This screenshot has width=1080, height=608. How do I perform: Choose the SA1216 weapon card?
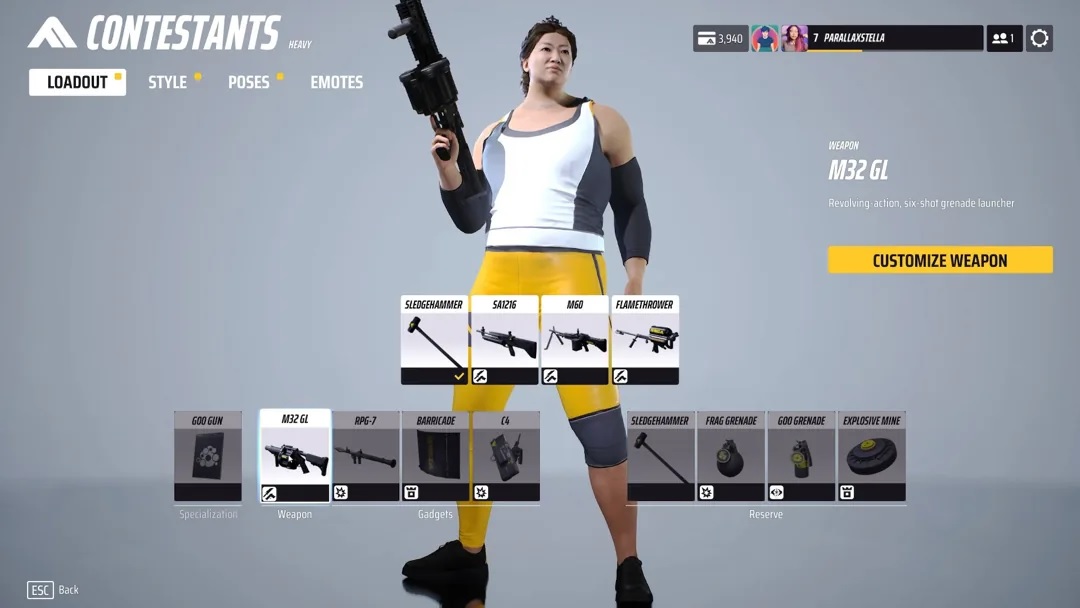coord(504,340)
